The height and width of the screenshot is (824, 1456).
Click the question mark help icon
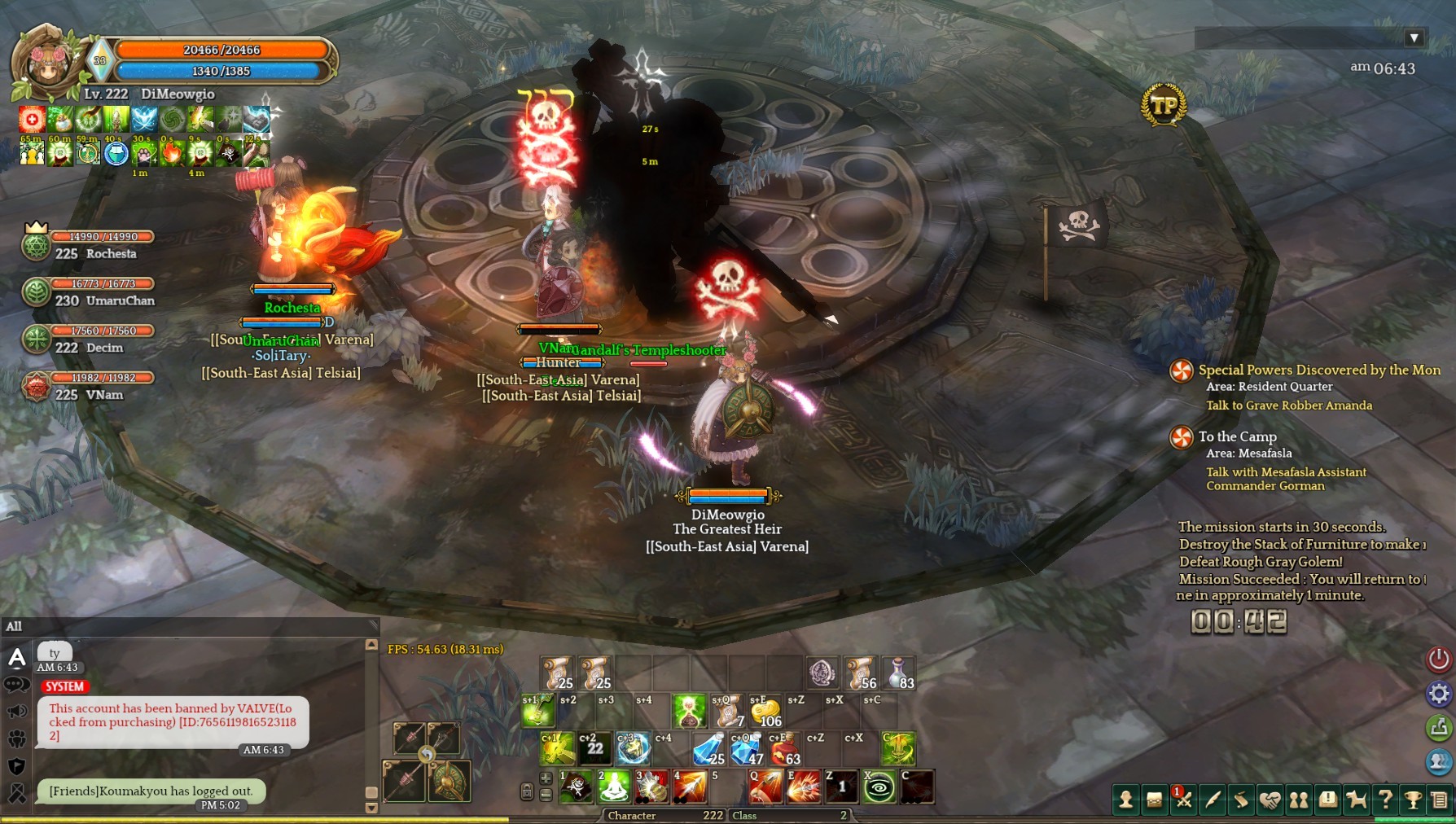click(x=1385, y=800)
